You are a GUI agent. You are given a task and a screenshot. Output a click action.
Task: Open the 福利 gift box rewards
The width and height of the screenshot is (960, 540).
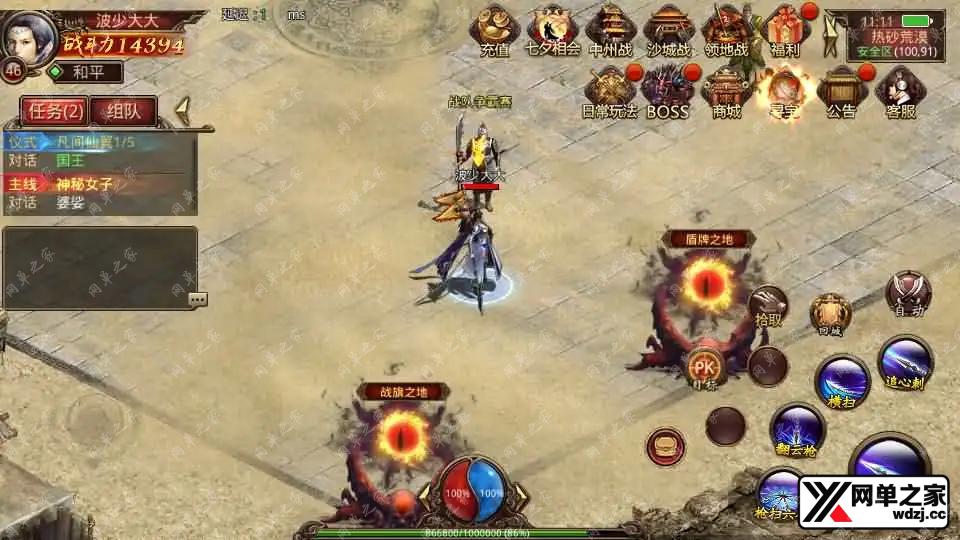[784, 30]
